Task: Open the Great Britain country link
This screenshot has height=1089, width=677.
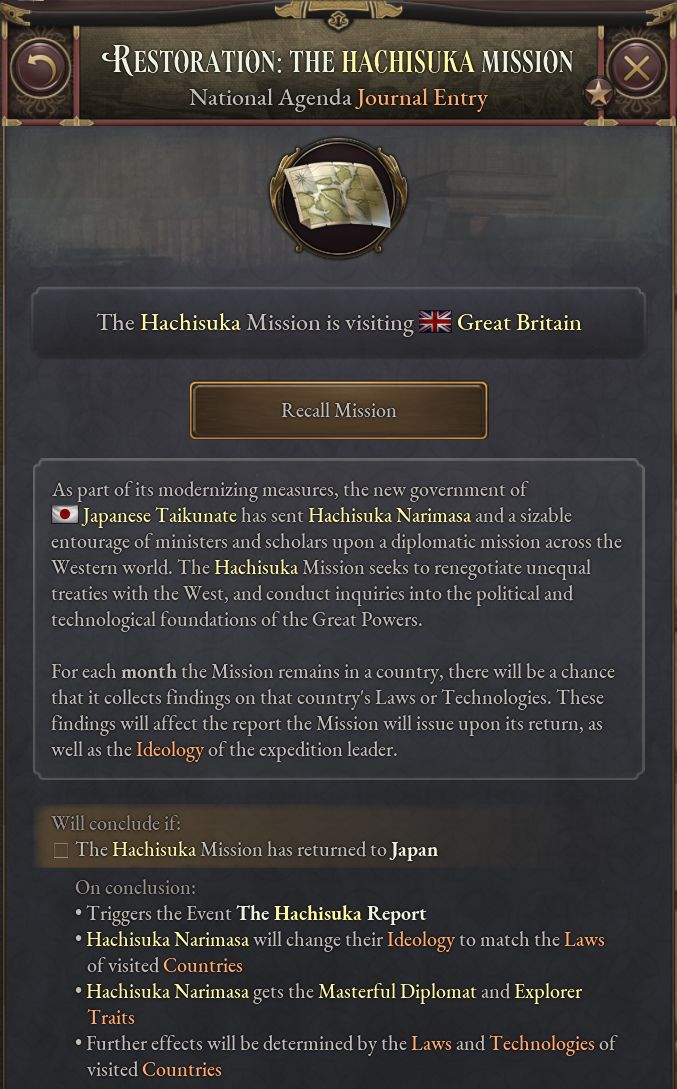Action: pyautogui.click(x=518, y=323)
